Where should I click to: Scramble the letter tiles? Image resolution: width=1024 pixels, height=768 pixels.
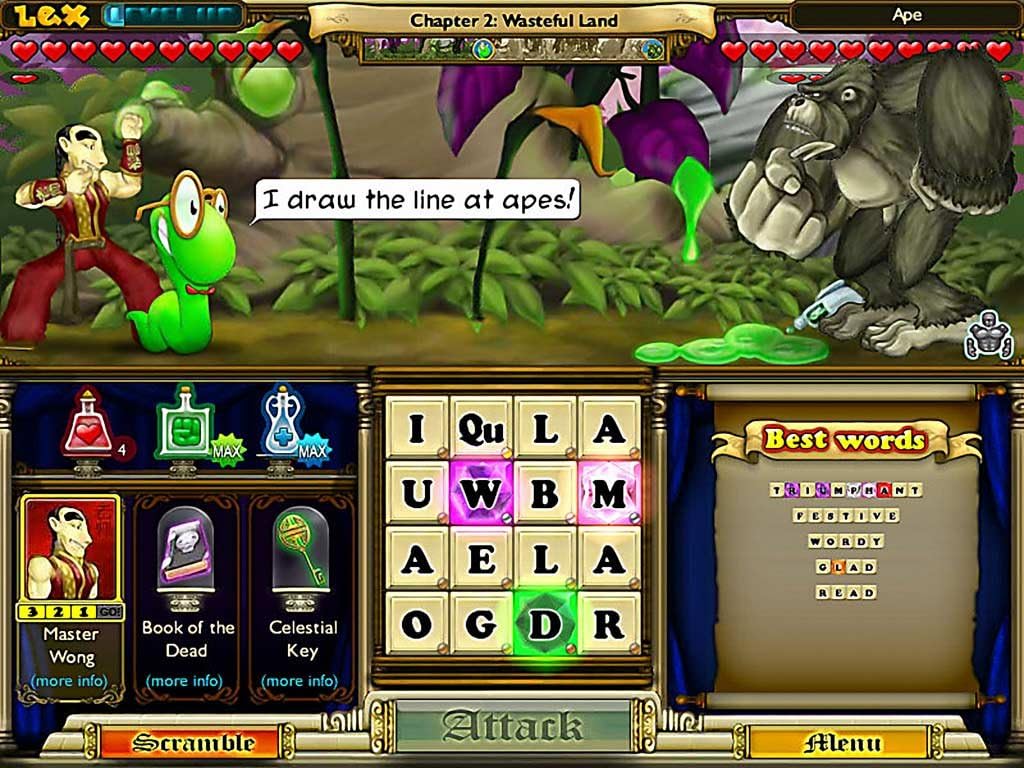pyautogui.click(x=192, y=742)
